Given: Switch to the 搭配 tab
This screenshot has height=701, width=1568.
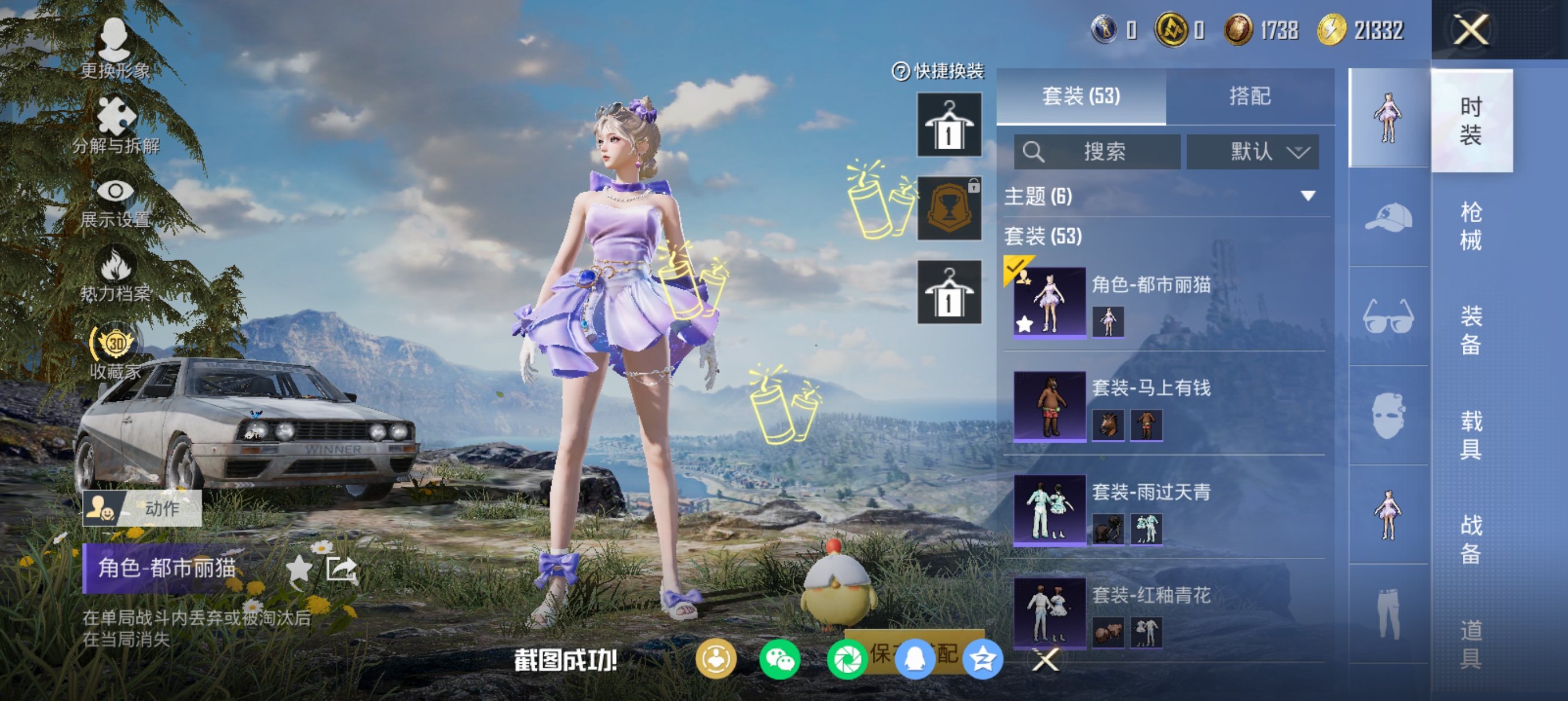Looking at the screenshot, I should click(1250, 96).
